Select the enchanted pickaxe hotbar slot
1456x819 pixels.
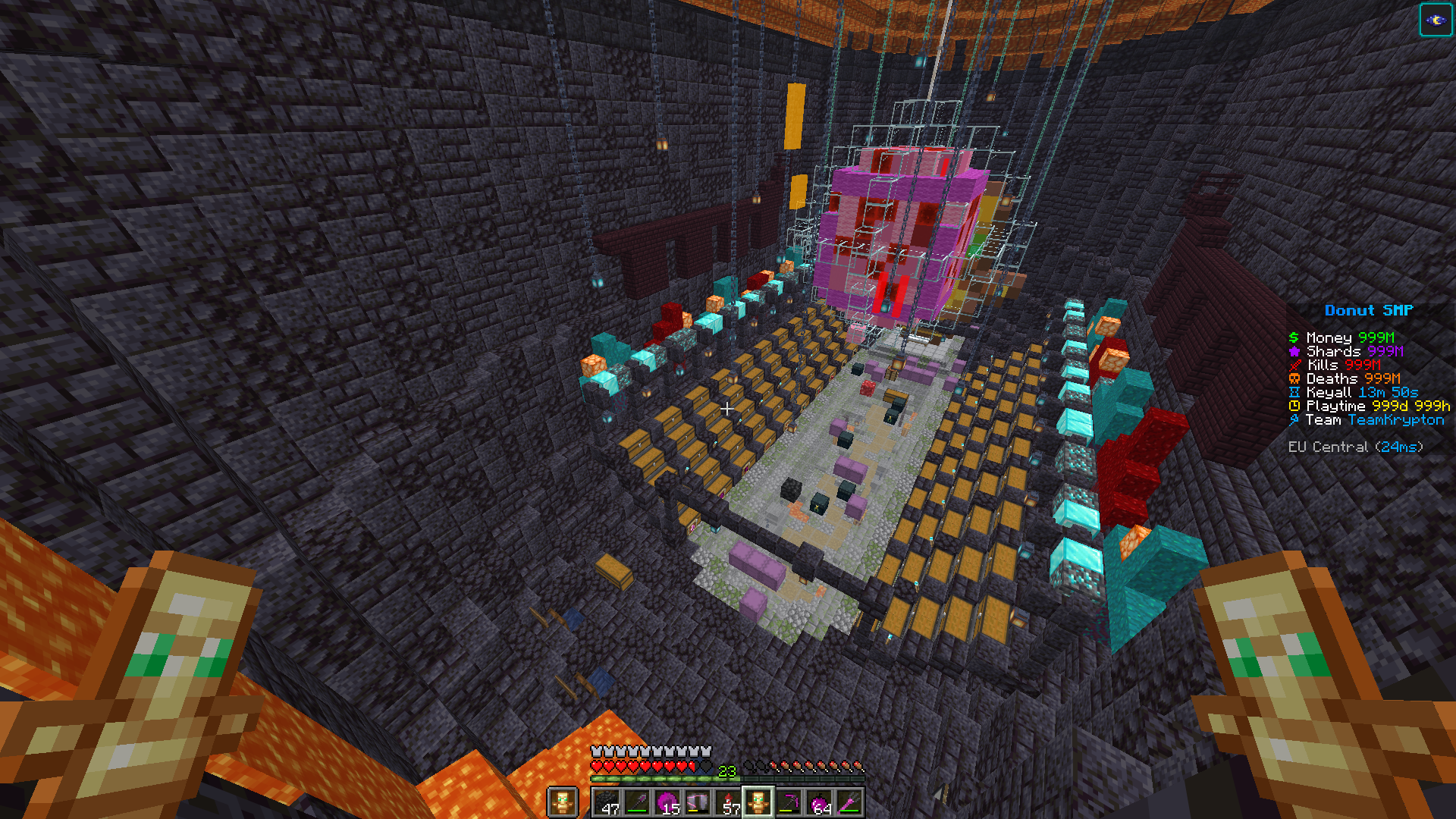tap(789, 802)
